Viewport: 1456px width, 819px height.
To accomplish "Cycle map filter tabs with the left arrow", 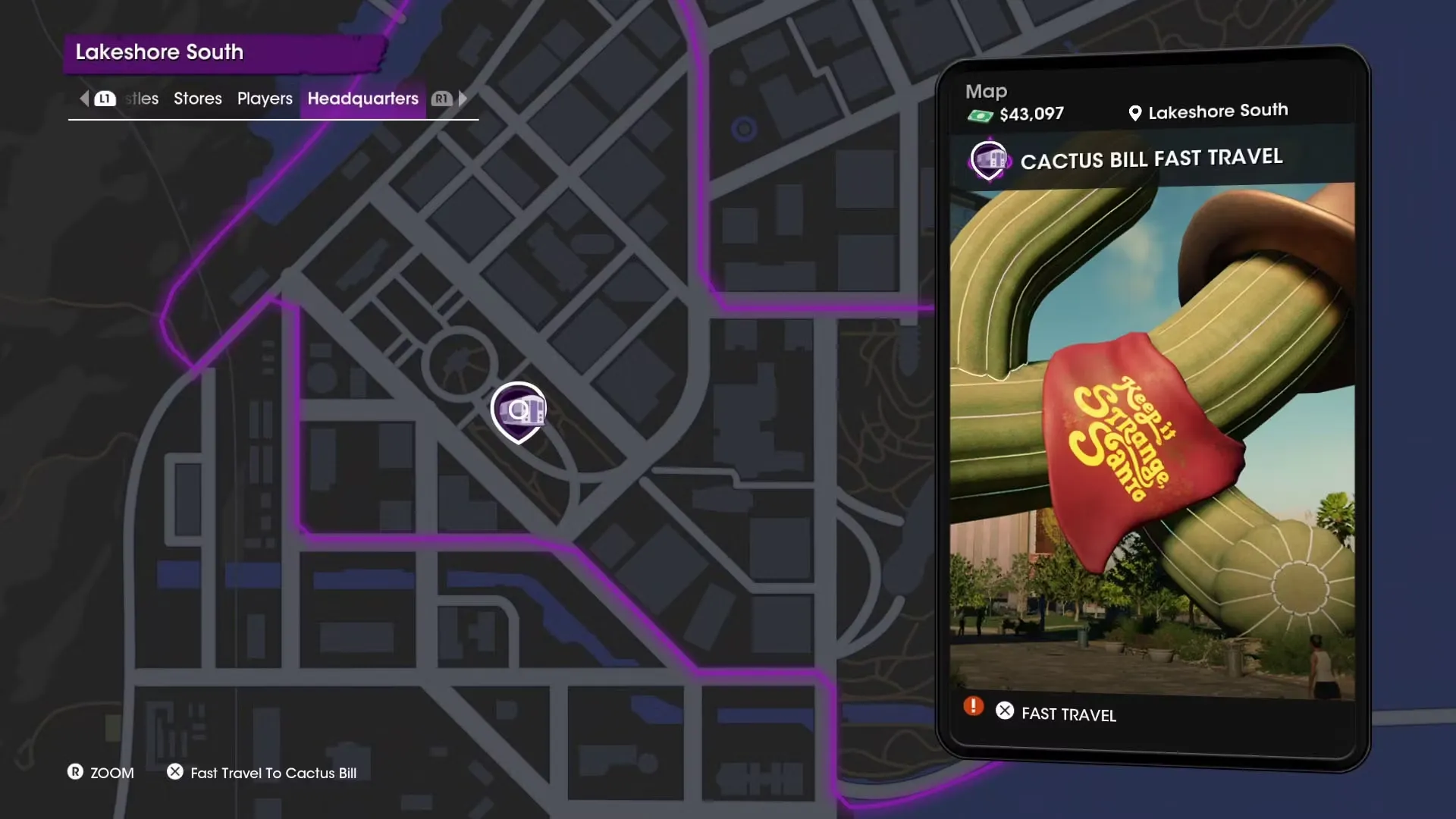I will pos(85,99).
